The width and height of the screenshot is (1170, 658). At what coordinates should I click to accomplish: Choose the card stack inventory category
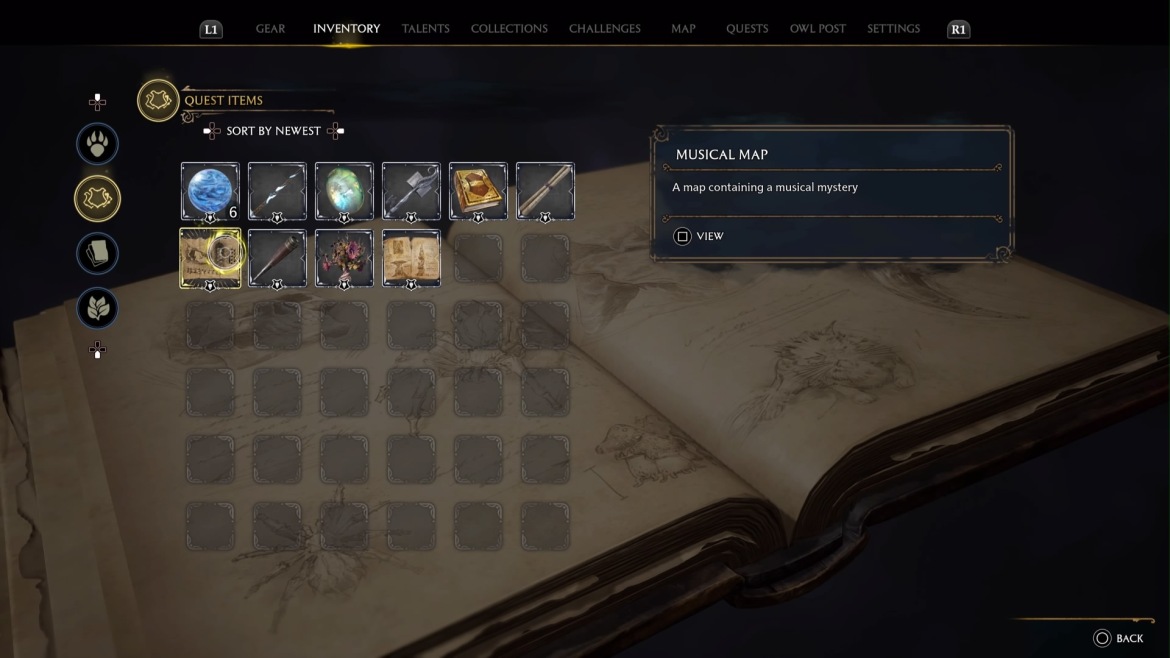click(98, 254)
